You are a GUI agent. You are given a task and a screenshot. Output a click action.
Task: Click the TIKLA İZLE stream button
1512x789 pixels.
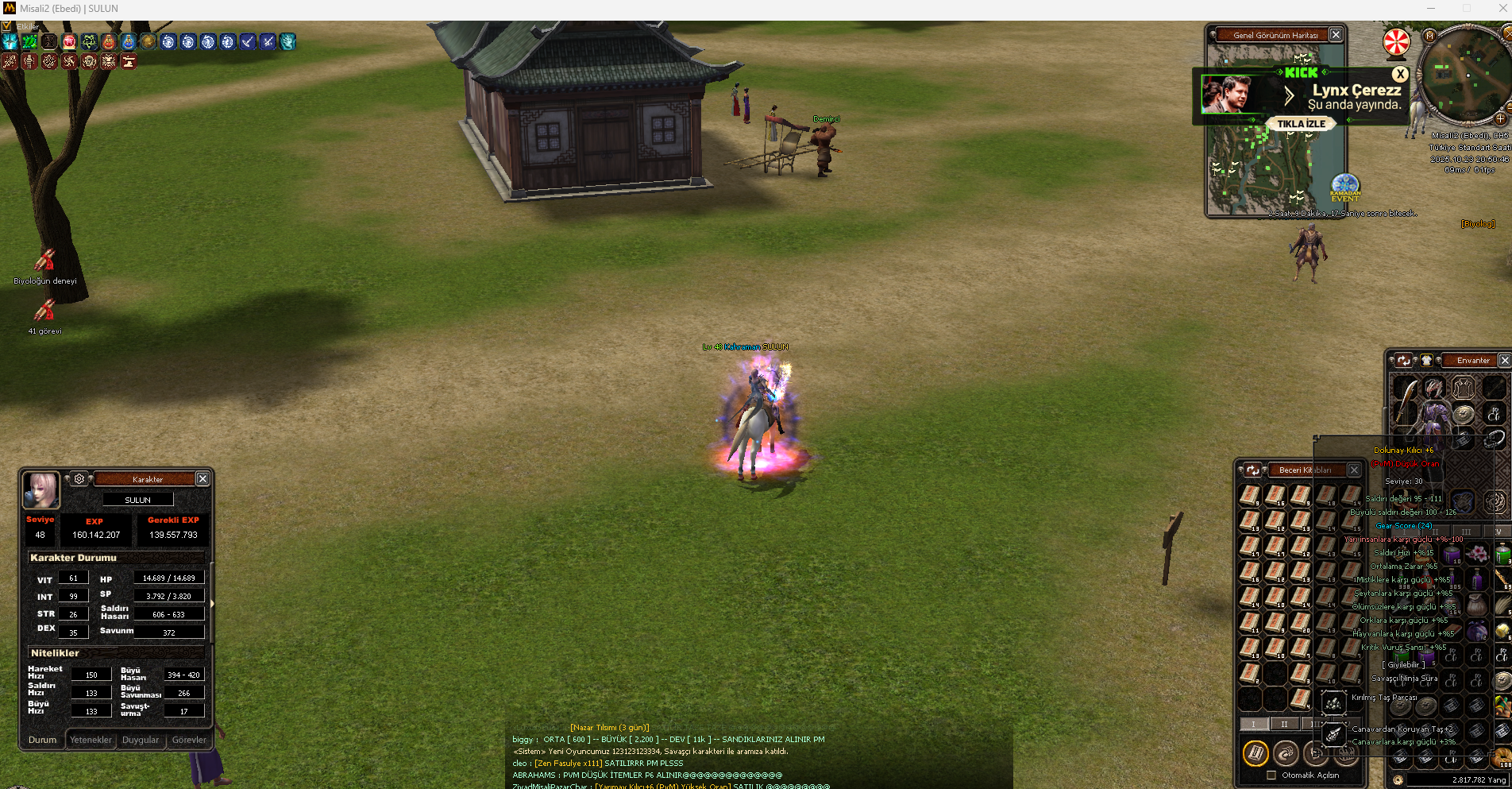coord(1301,124)
